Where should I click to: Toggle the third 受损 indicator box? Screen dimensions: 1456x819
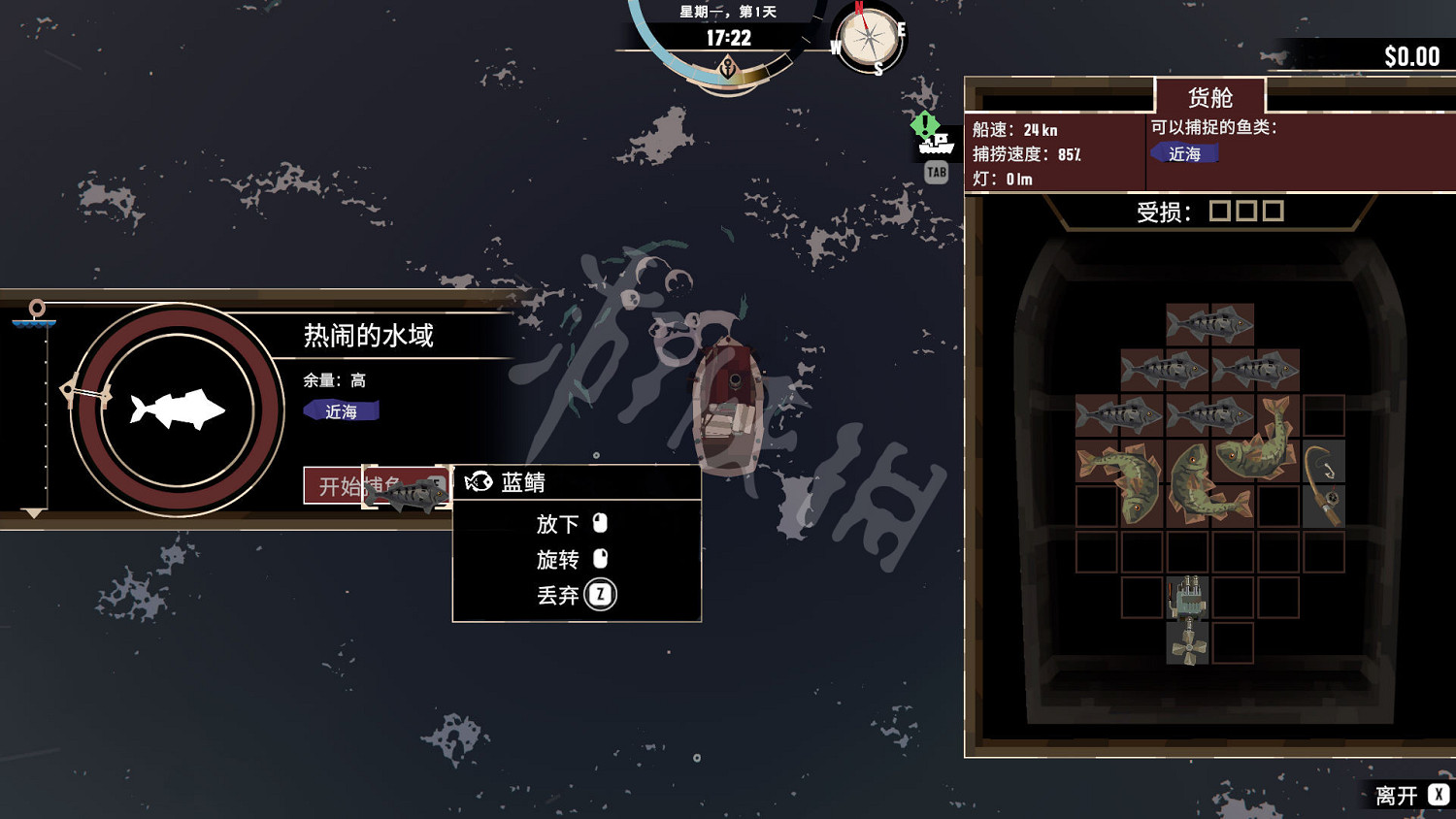(1272, 210)
